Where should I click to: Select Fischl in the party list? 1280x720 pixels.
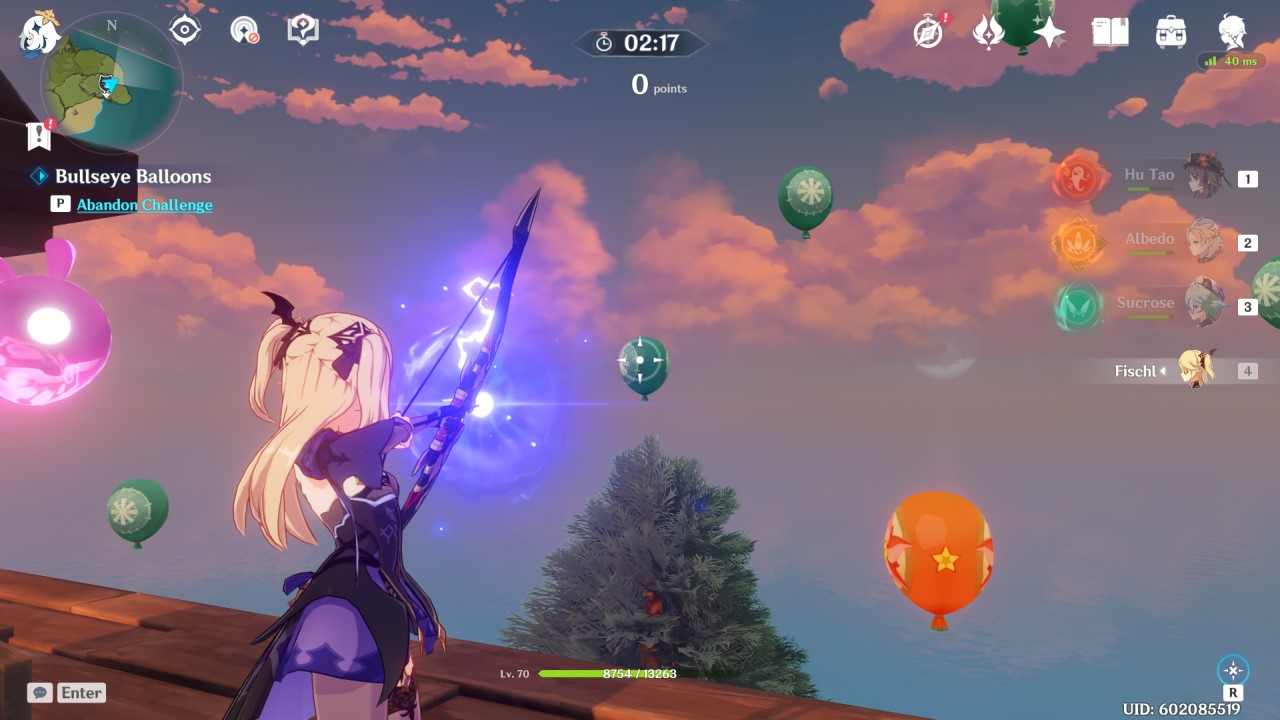[x=1180, y=371]
